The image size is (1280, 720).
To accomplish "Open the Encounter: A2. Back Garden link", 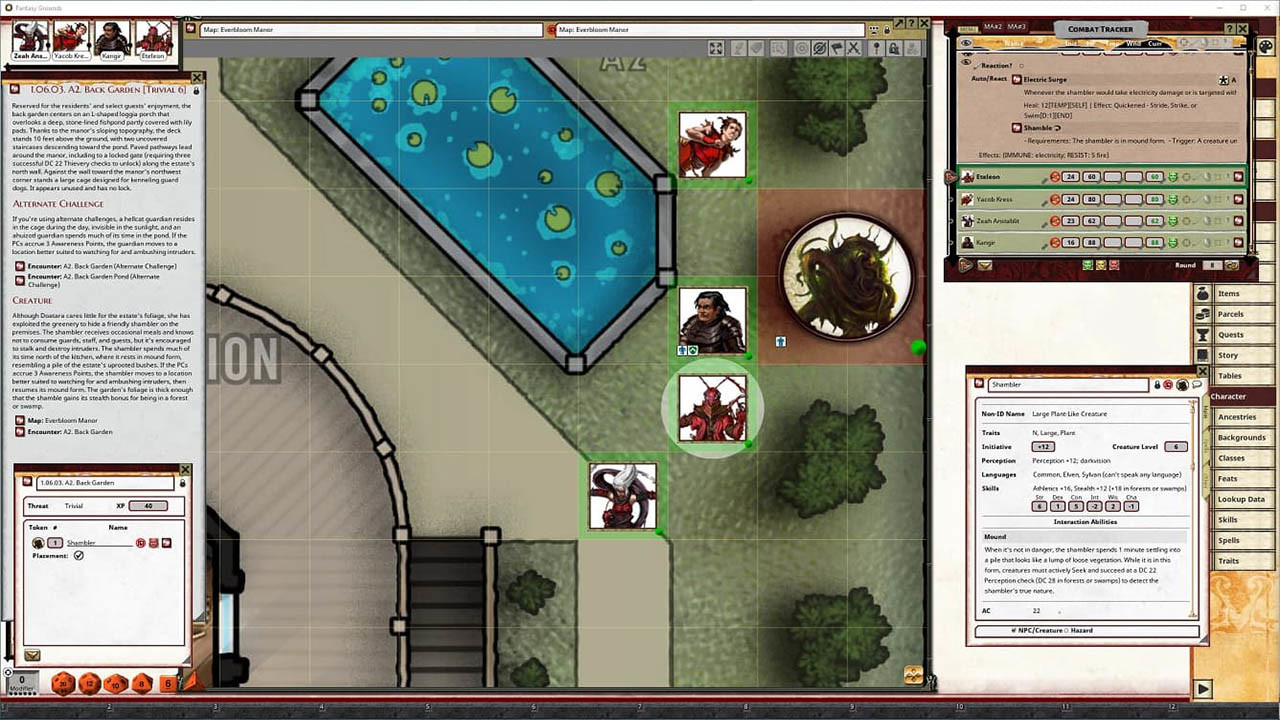I will point(65,432).
